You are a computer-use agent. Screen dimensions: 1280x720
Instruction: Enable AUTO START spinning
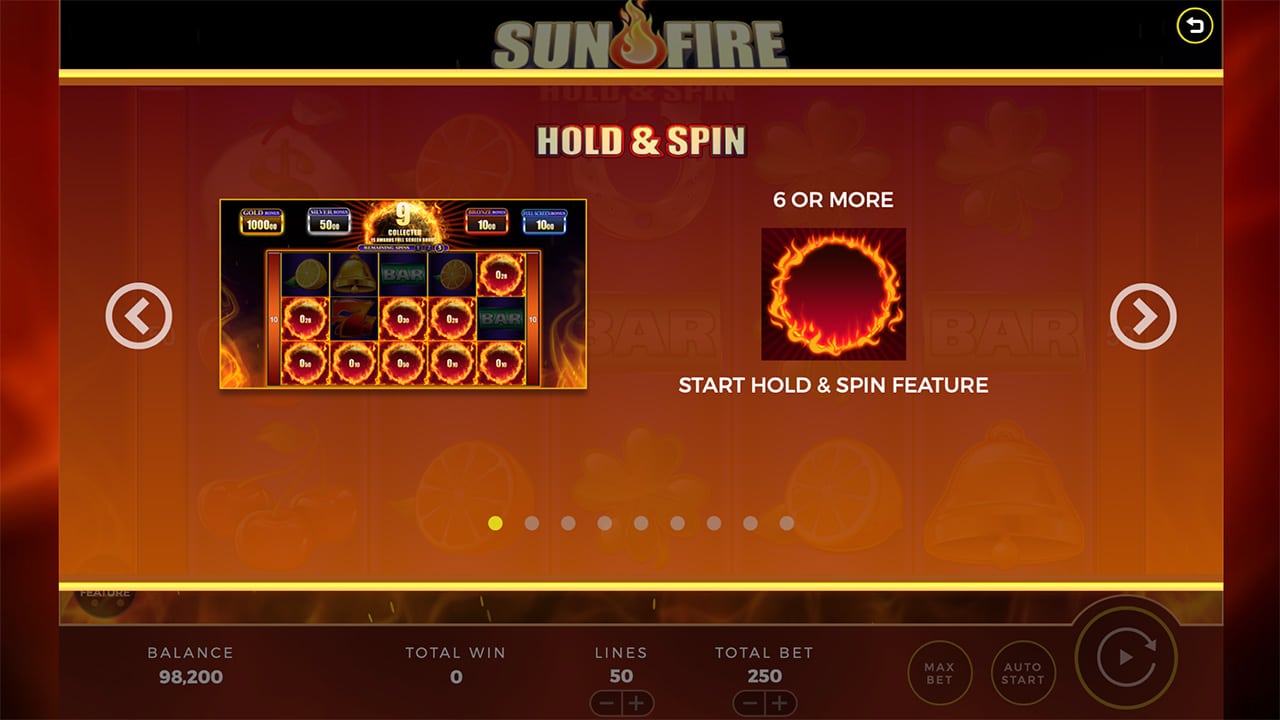coord(1022,672)
